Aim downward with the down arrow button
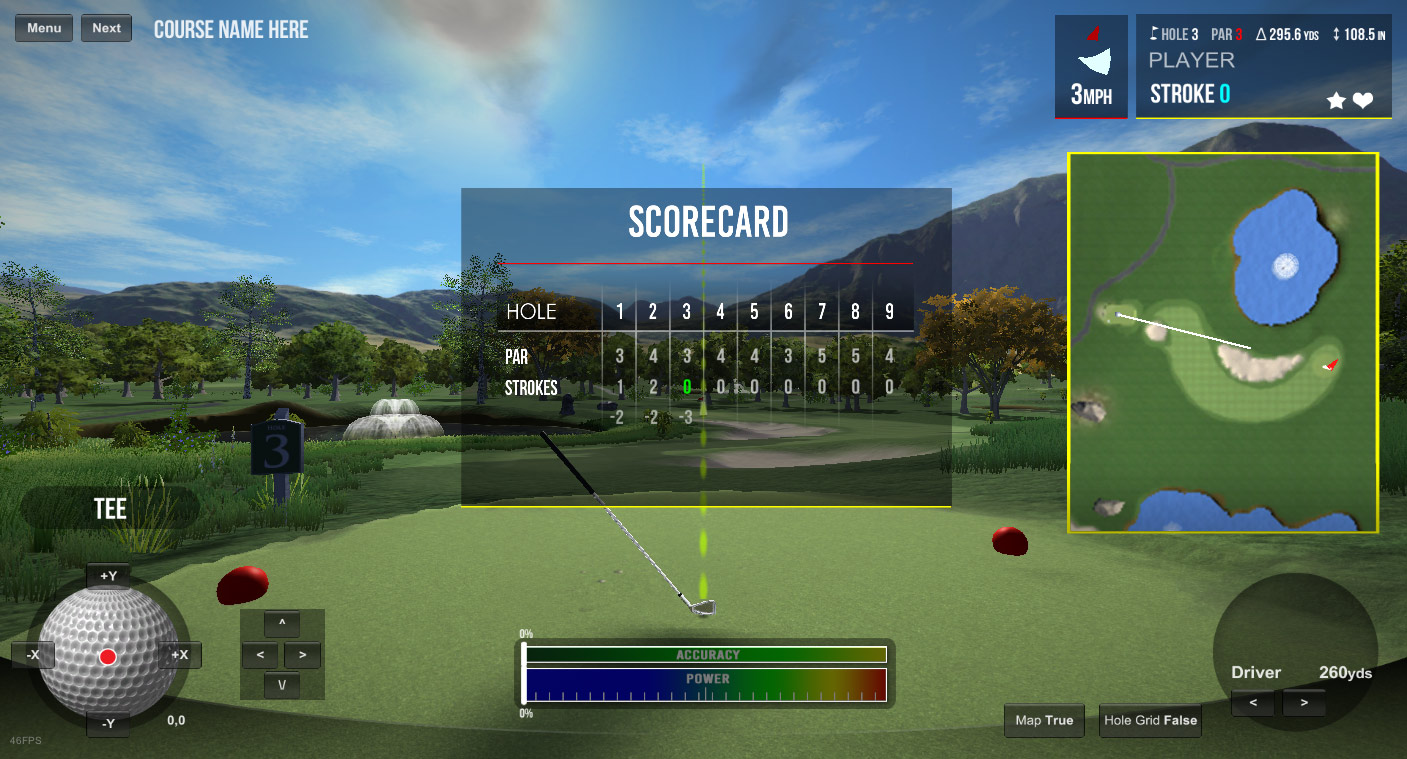 tap(282, 686)
